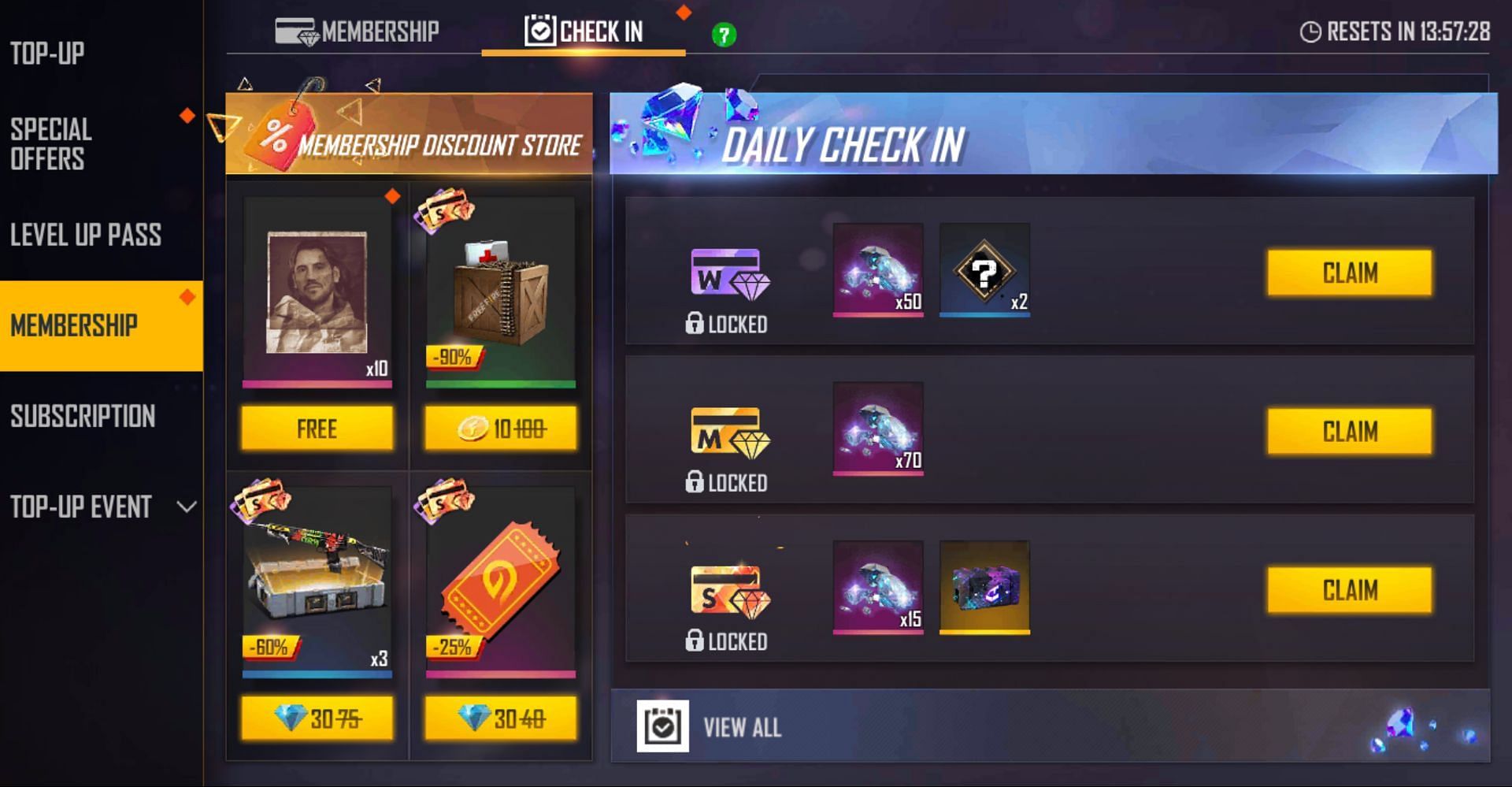Expand the Top-Up Event dropdown

(186, 507)
